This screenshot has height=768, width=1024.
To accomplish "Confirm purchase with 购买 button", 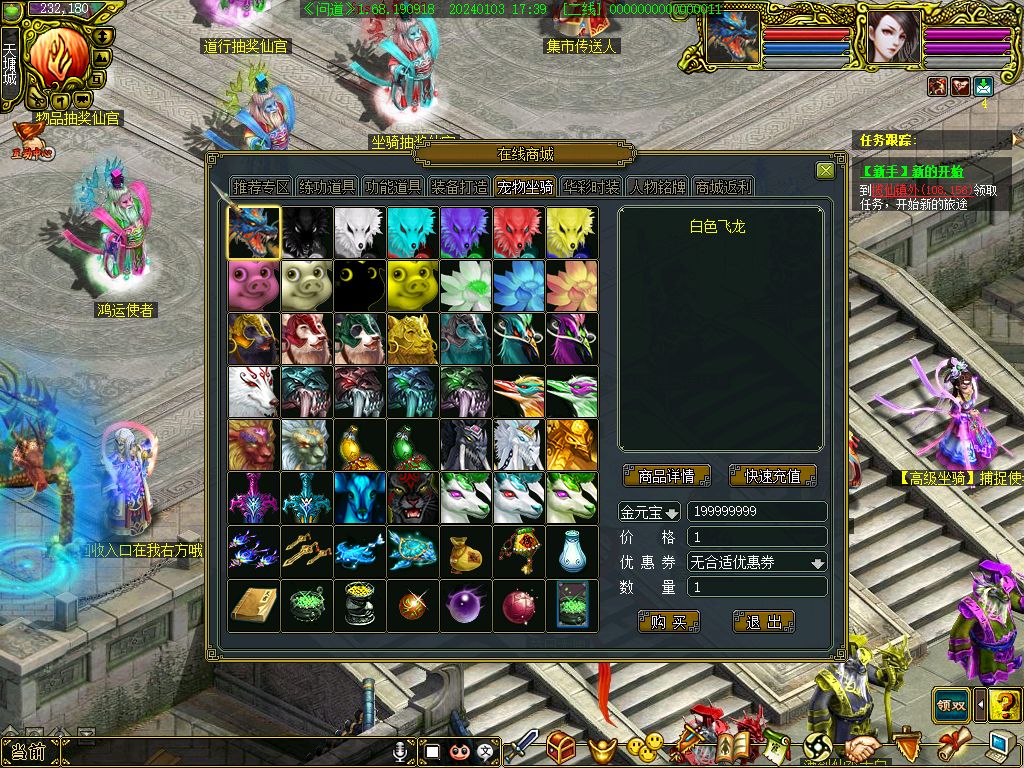I will coord(668,622).
